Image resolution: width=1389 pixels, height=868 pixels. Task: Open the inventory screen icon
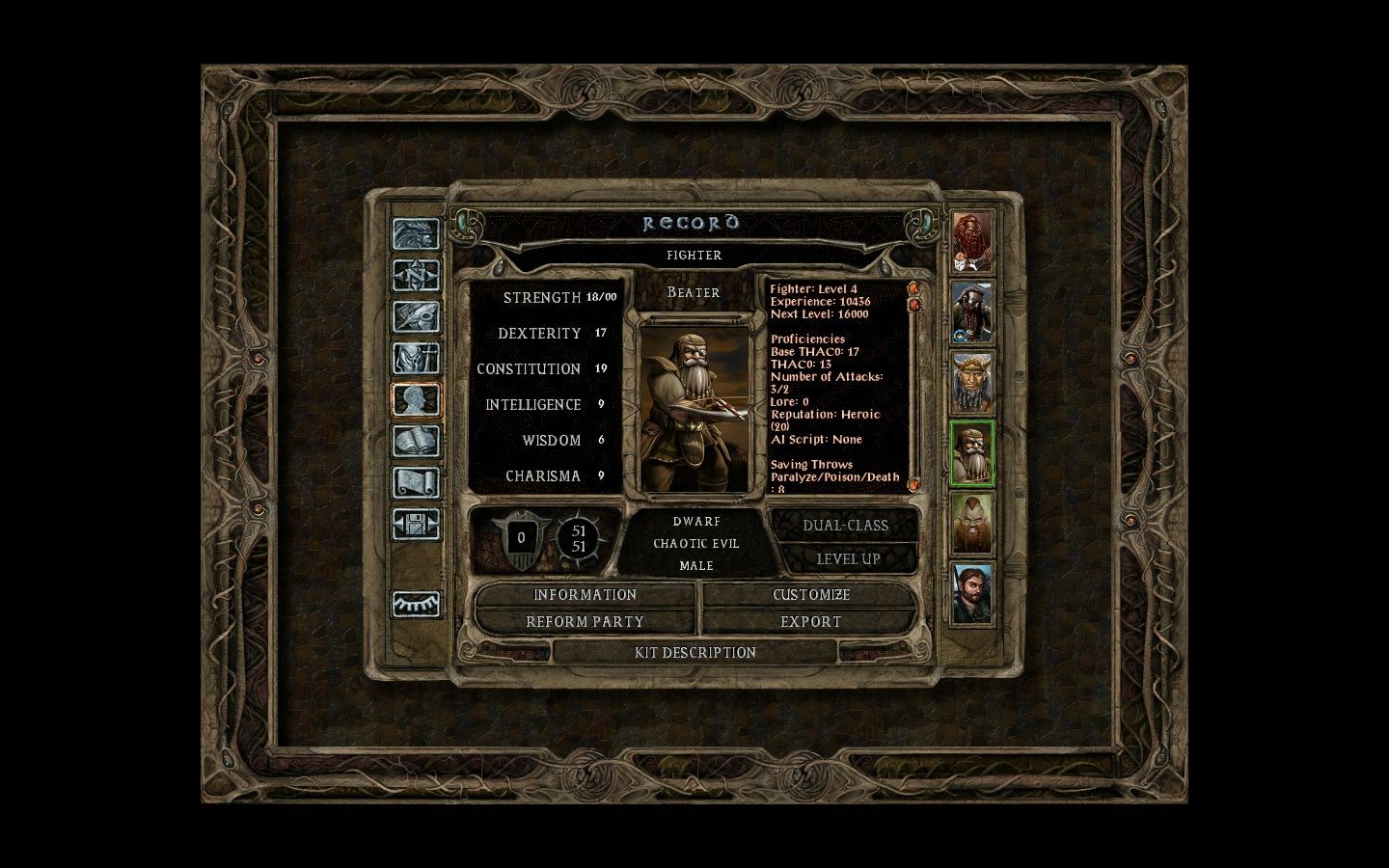[416, 359]
